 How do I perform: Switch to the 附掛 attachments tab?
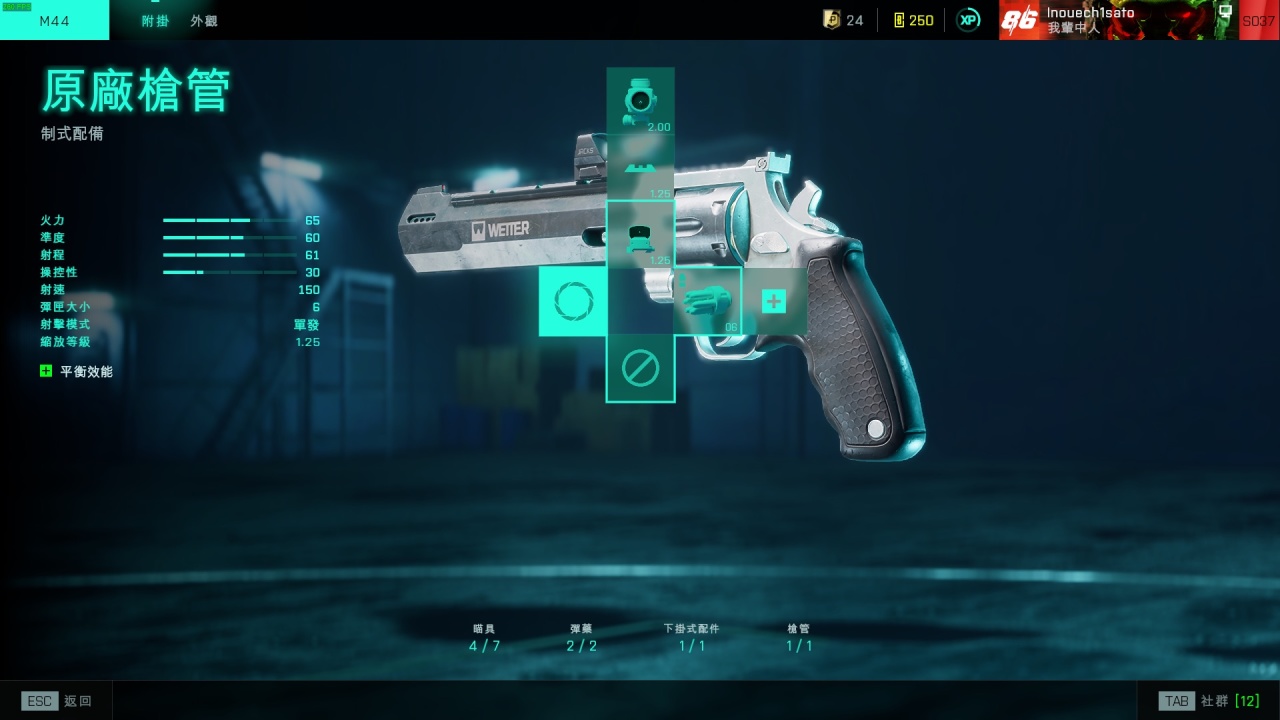[x=155, y=21]
